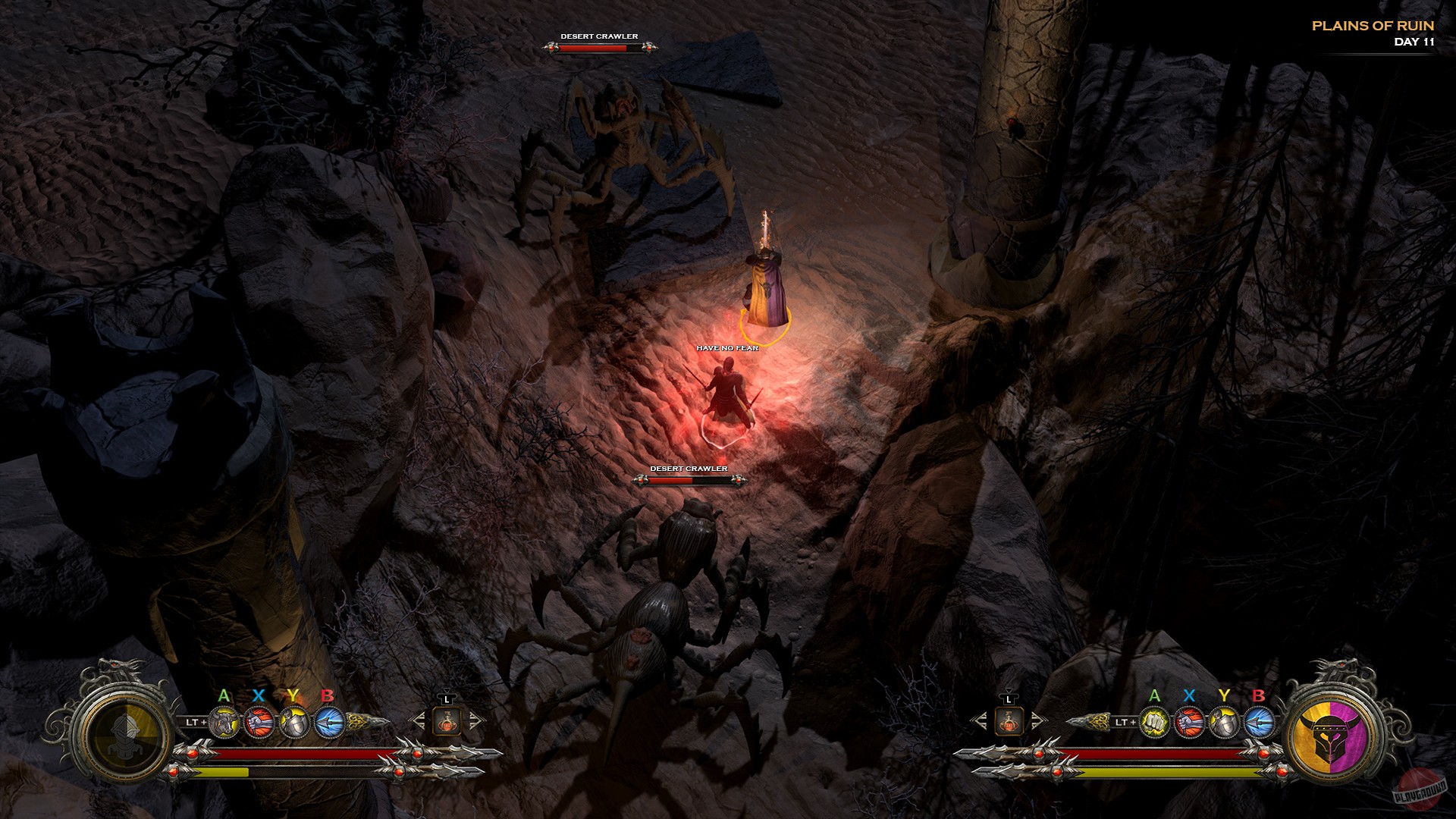Toggle the LT modifier label on left ability bar
The width and height of the screenshot is (1456, 819).
click(195, 722)
